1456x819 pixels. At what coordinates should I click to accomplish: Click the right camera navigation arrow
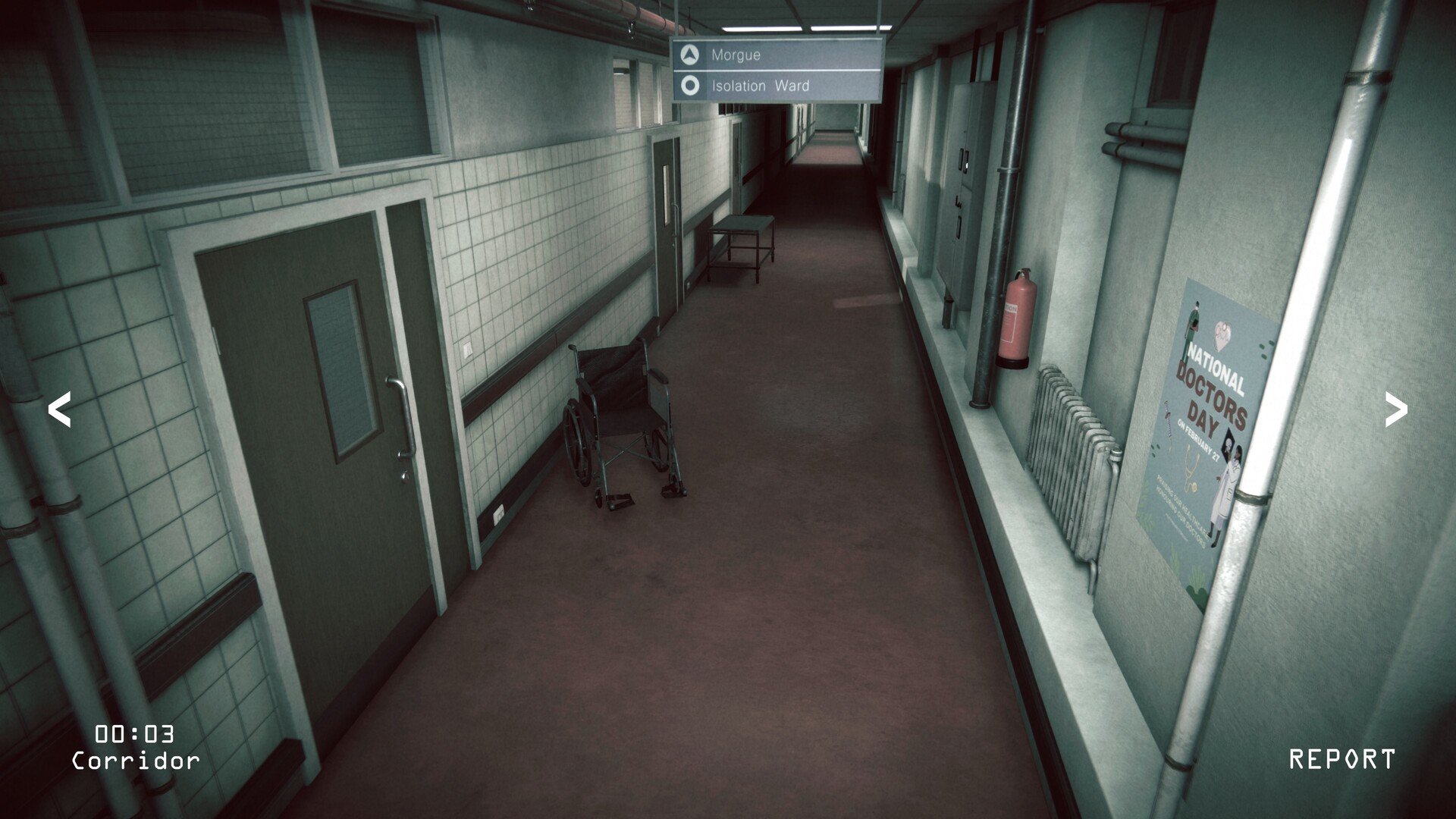1395,409
